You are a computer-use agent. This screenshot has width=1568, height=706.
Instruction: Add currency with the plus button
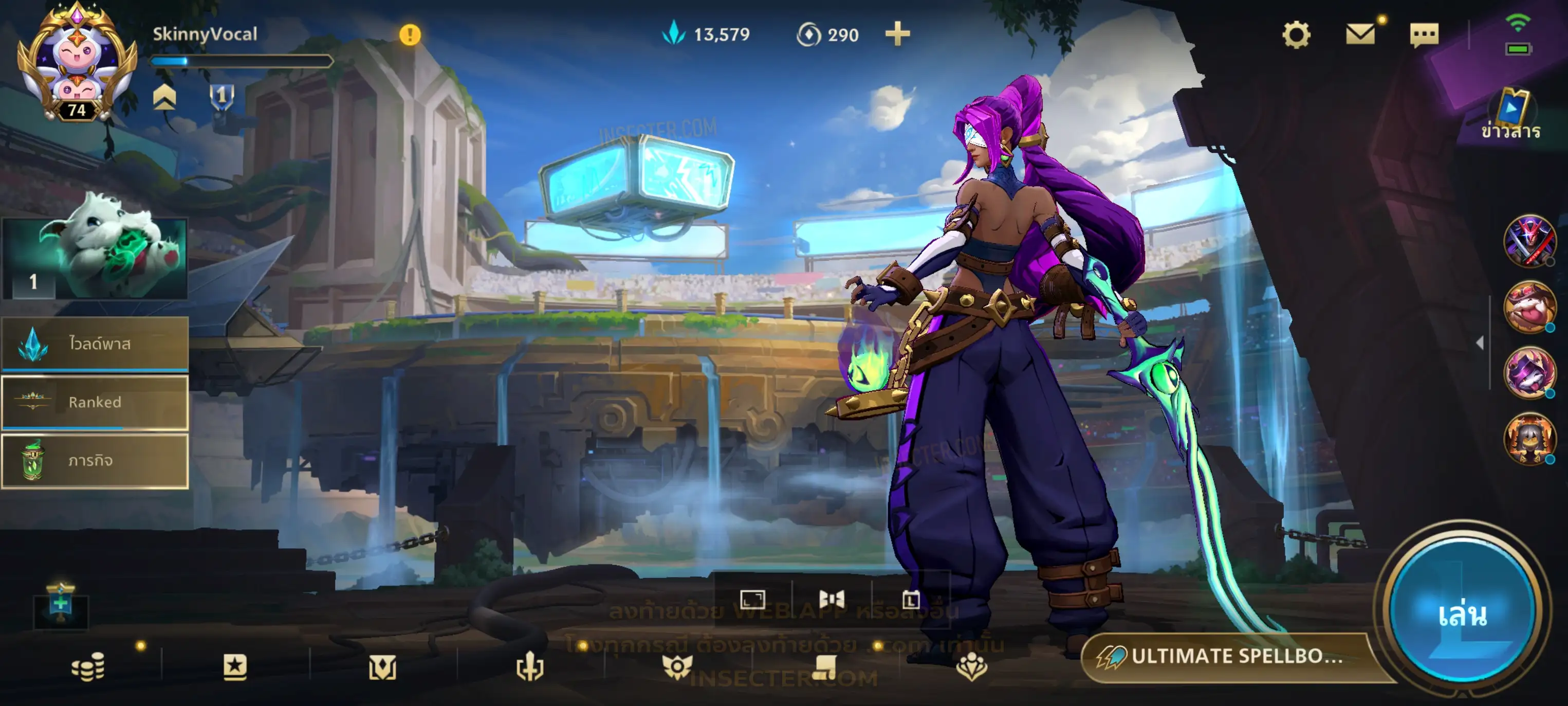point(897,34)
